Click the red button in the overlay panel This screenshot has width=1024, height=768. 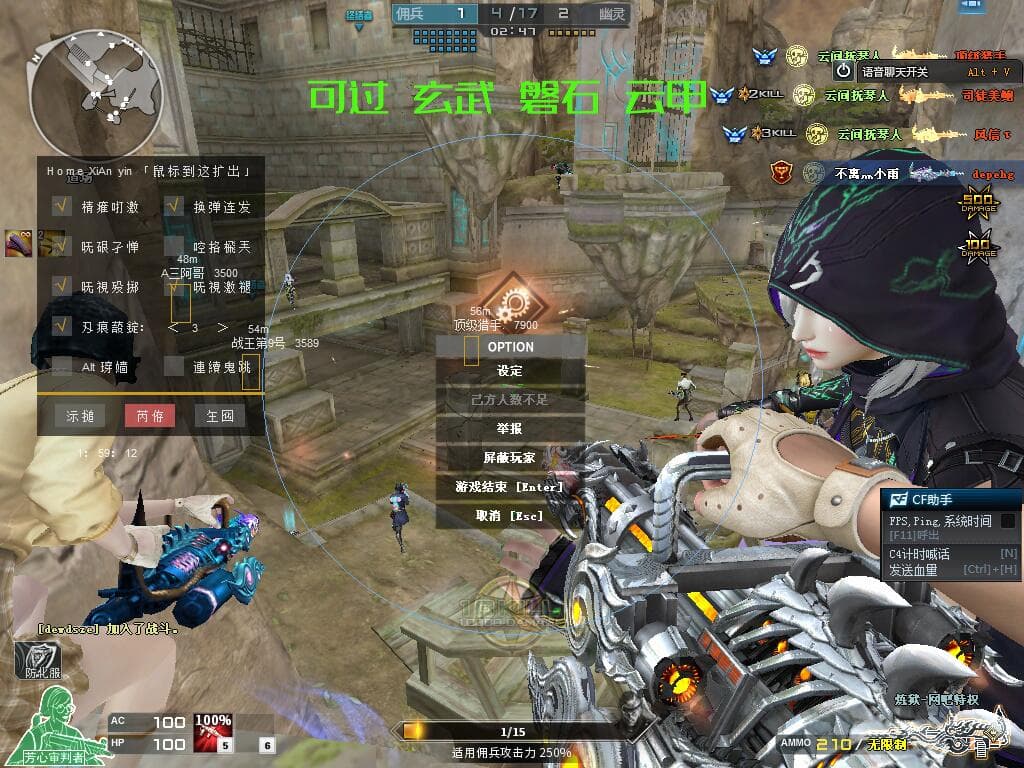coord(150,416)
